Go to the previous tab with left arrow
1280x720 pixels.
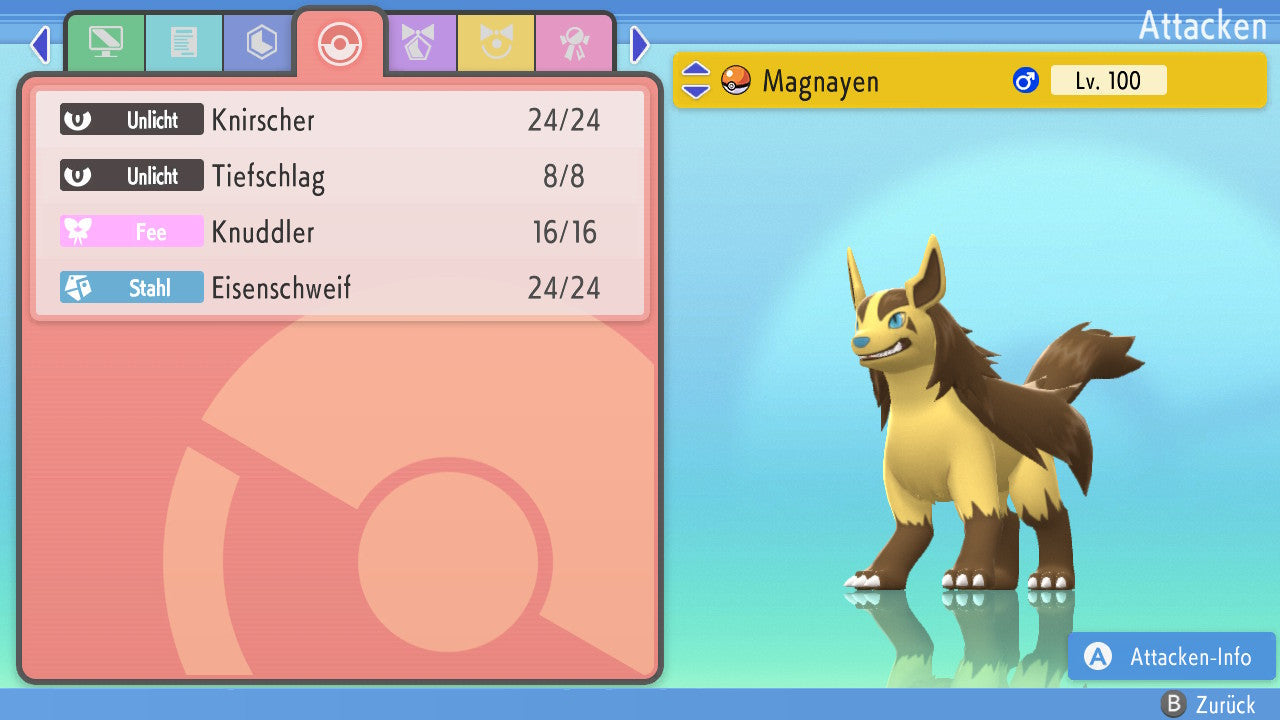pos(40,44)
